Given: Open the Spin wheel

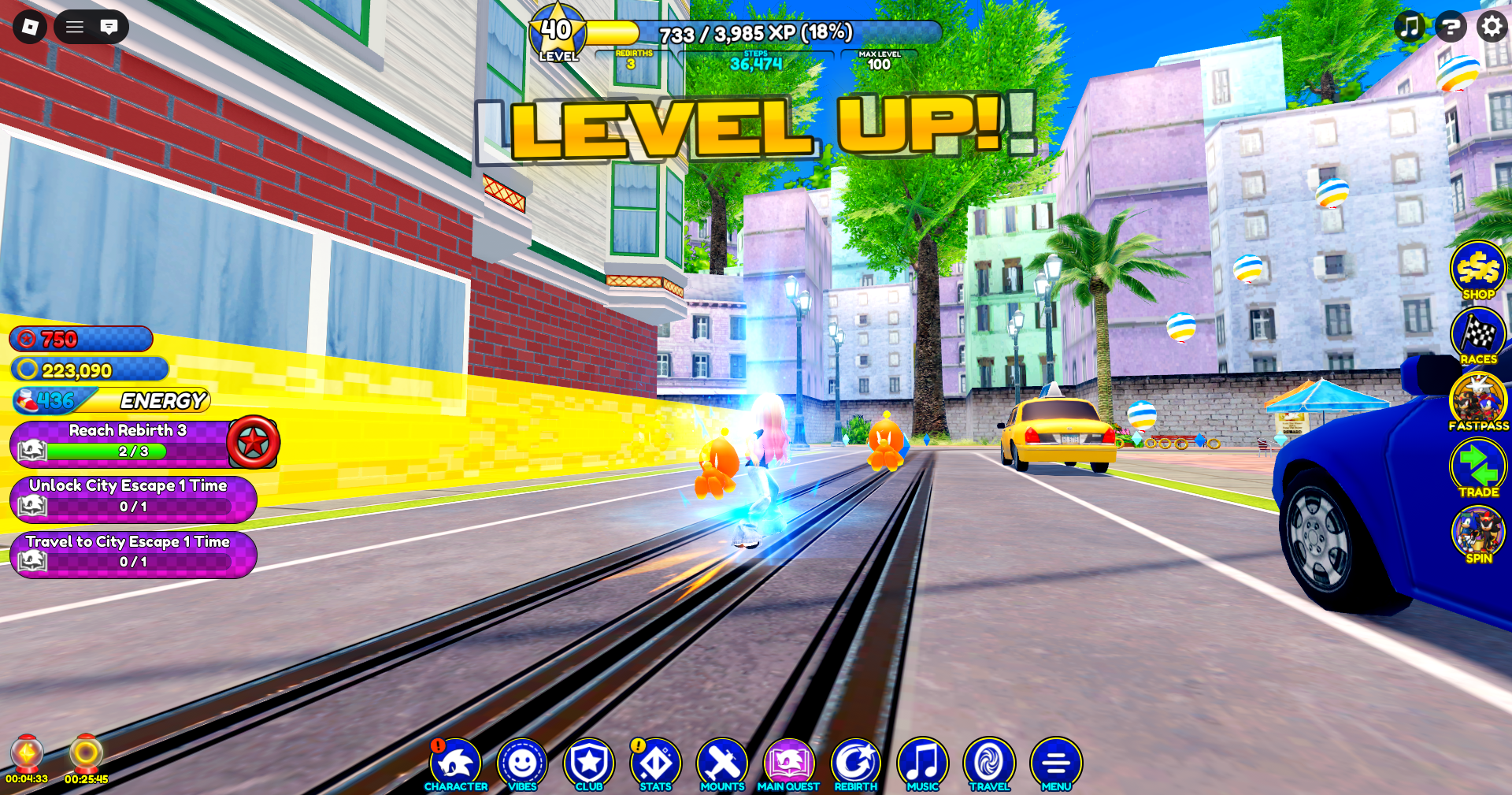Looking at the screenshot, I should coord(1478,534).
